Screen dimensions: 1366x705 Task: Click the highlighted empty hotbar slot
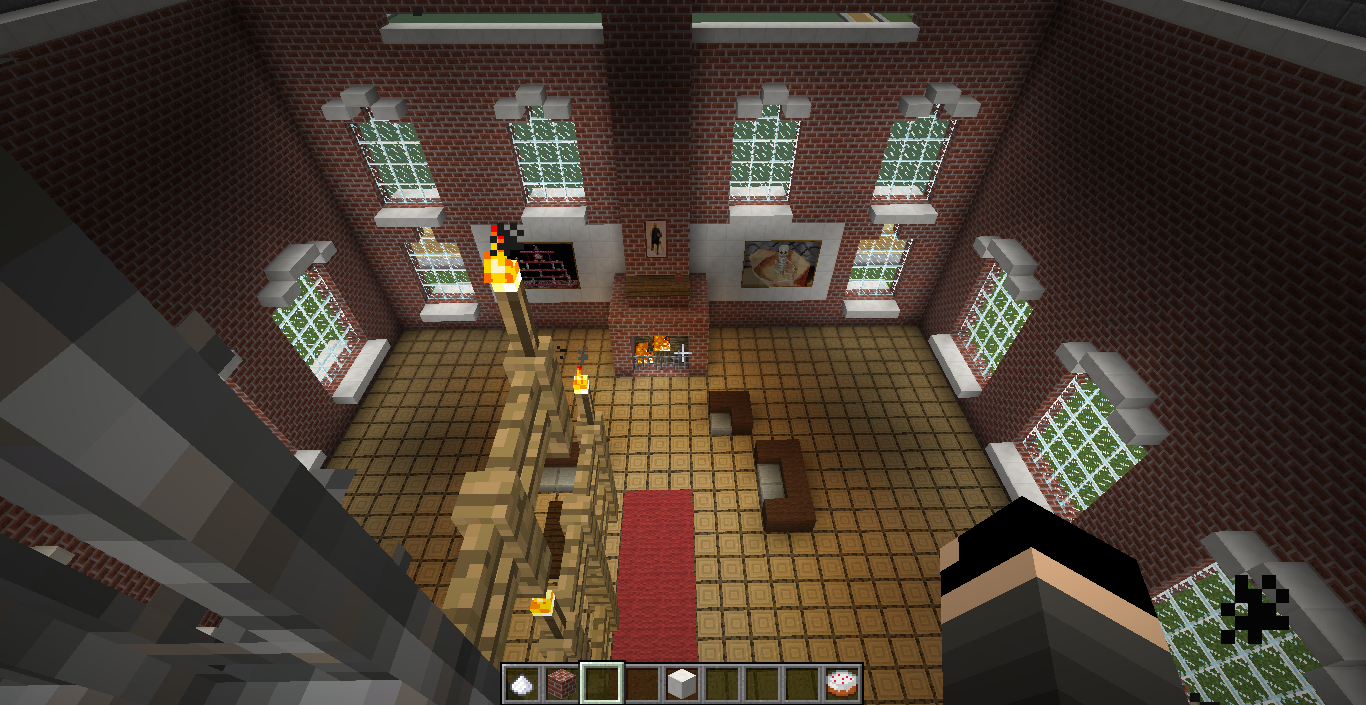(601, 684)
